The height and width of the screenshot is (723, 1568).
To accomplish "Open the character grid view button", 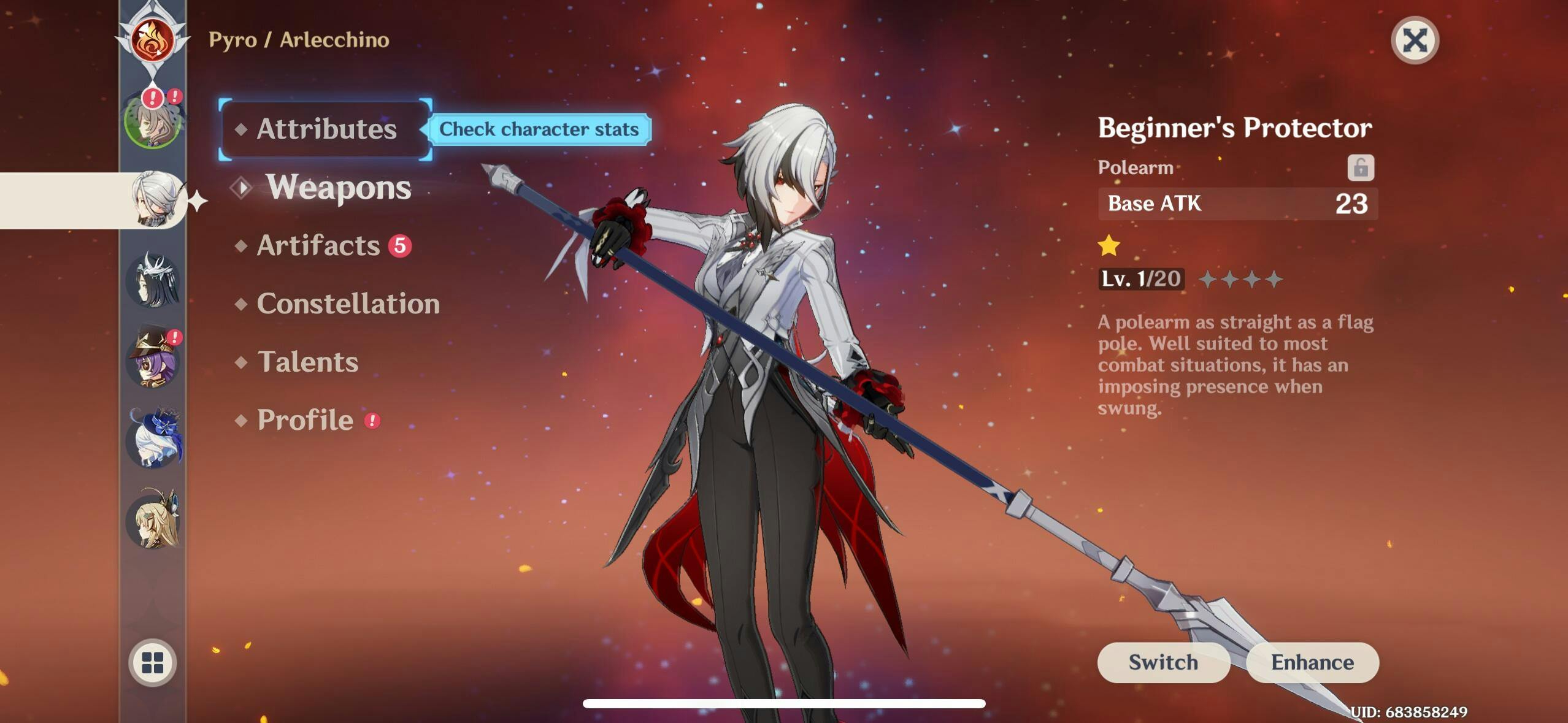I will (152, 662).
